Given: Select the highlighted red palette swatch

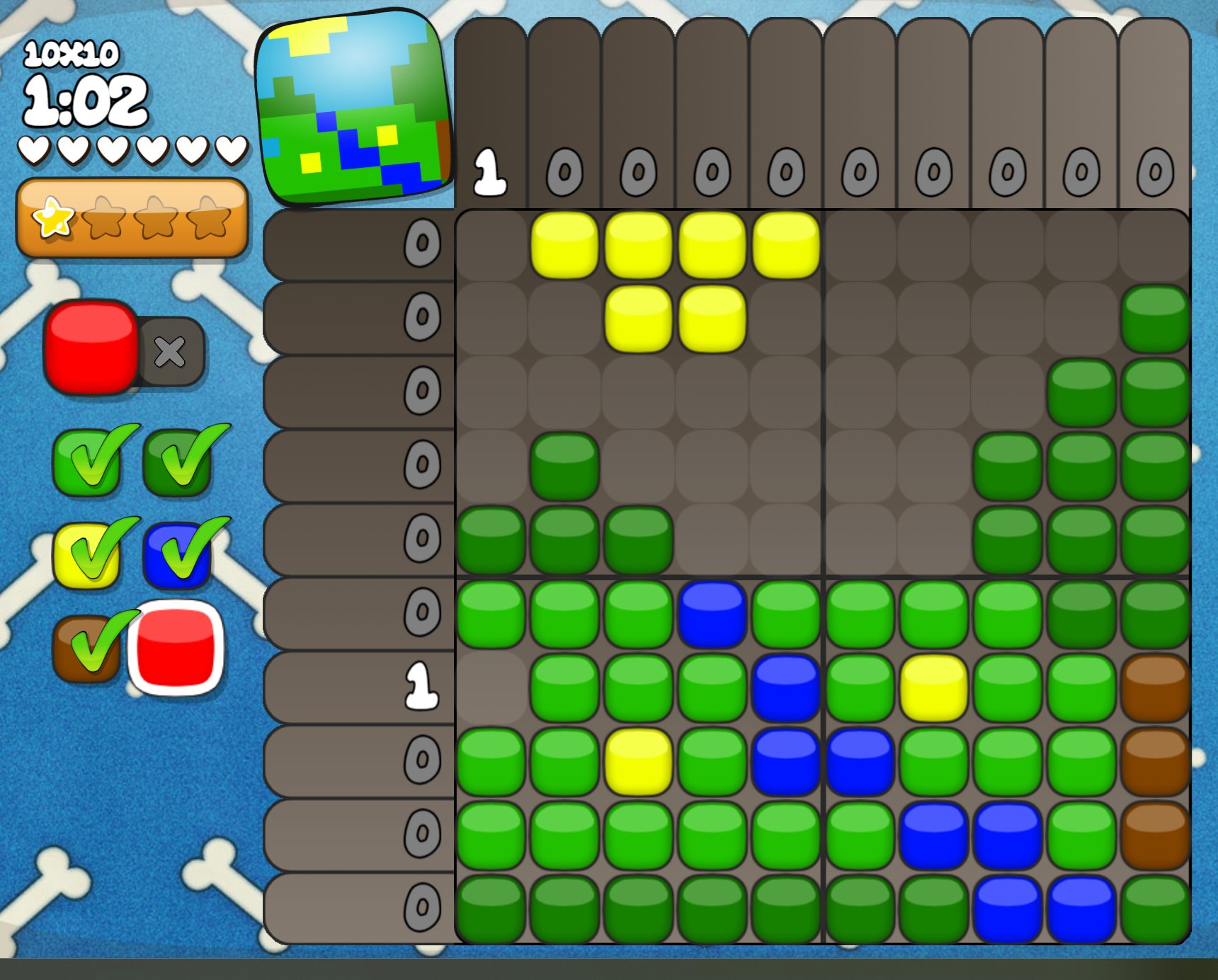Looking at the screenshot, I should pyautogui.click(x=176, y=647).
